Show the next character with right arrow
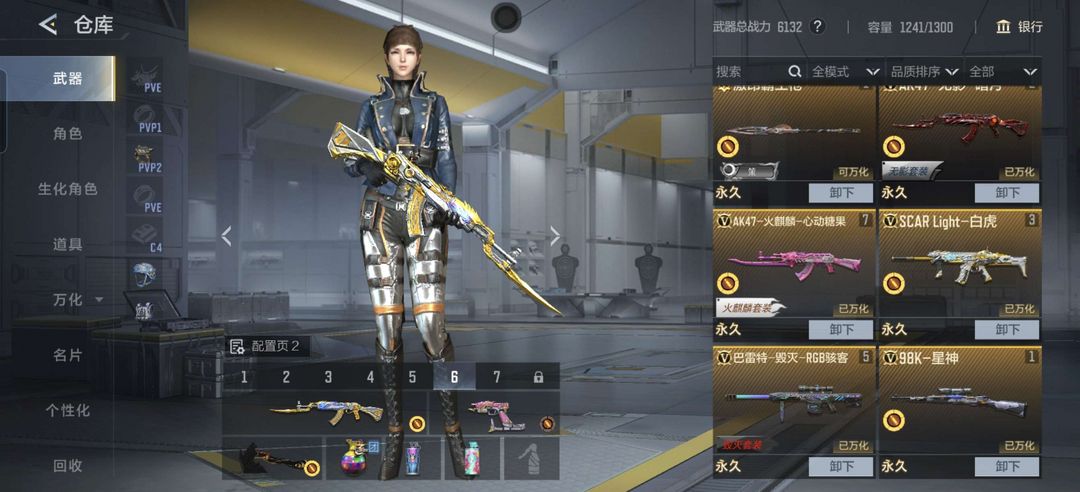The image size is (1080, 492). (555, 236)
